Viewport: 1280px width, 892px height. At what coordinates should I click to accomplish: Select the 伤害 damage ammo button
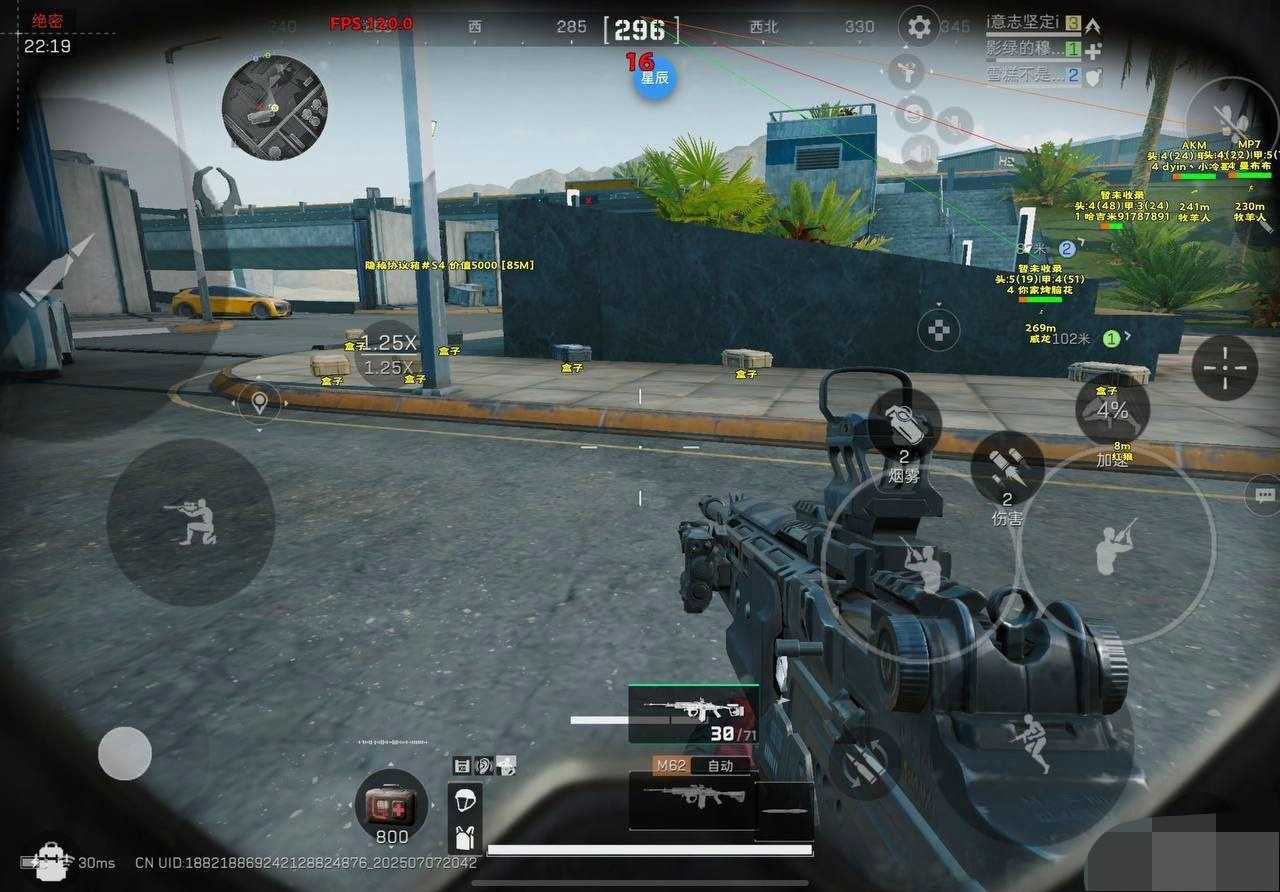(1007, 469)
